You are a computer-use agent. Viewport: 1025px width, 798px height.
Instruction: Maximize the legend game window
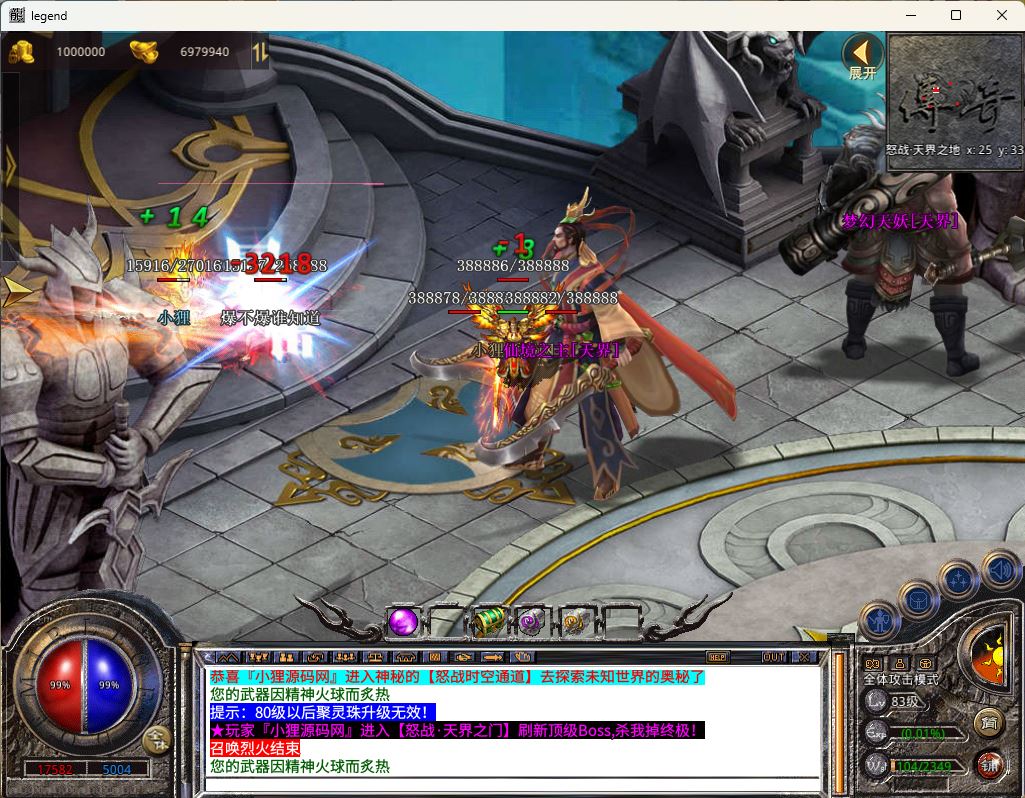point(956,15)
